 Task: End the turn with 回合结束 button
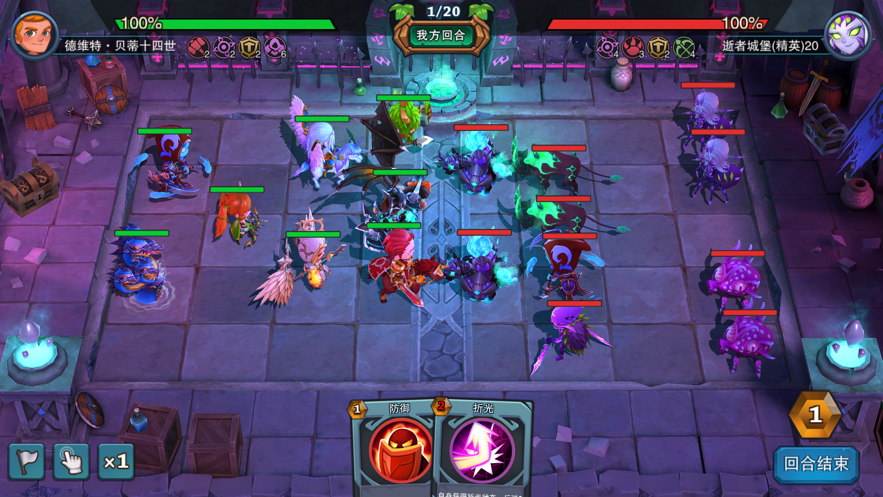coord(816,464)
